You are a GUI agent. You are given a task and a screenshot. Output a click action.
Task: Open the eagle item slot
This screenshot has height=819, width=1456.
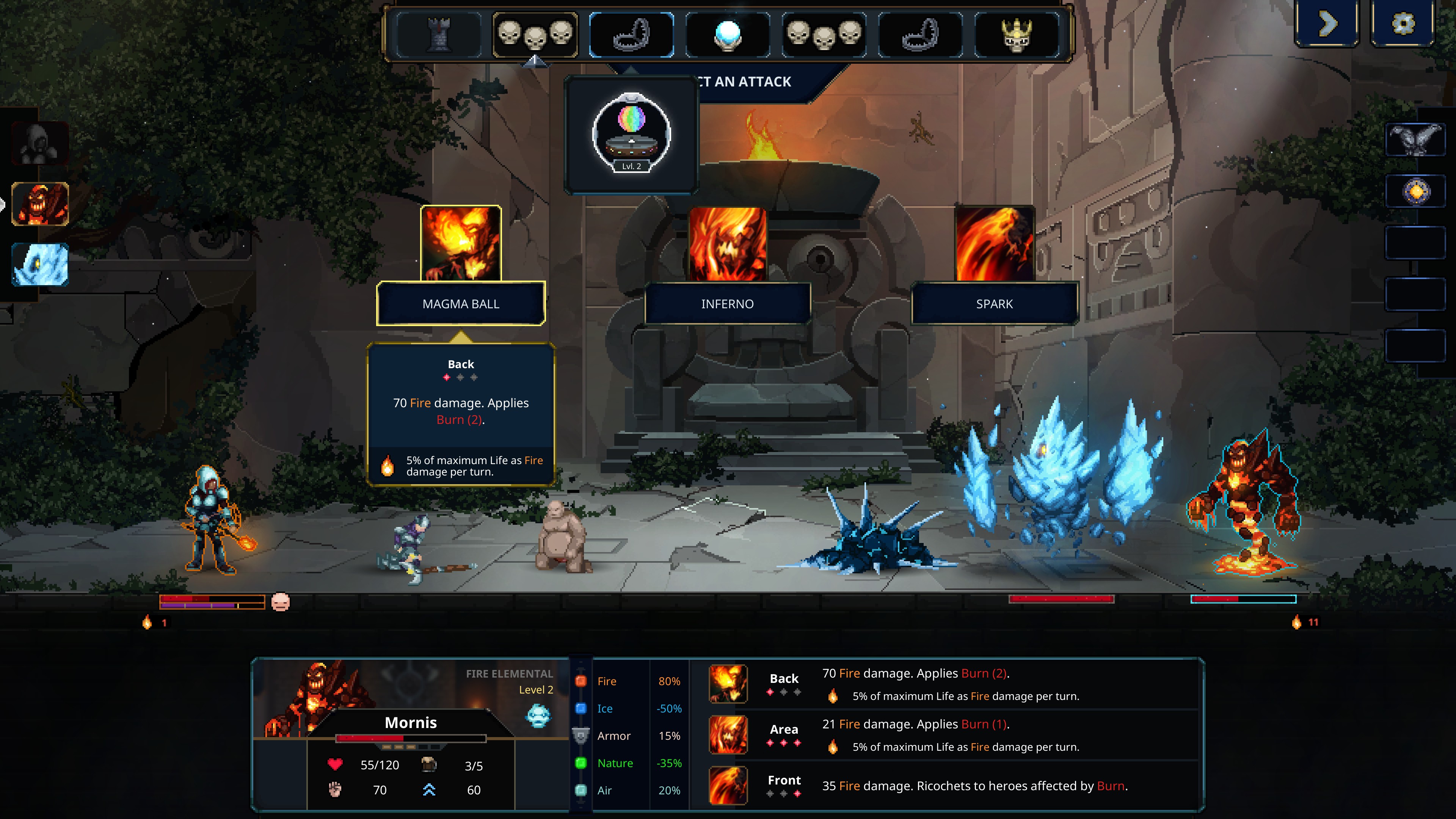[1415, 140]
